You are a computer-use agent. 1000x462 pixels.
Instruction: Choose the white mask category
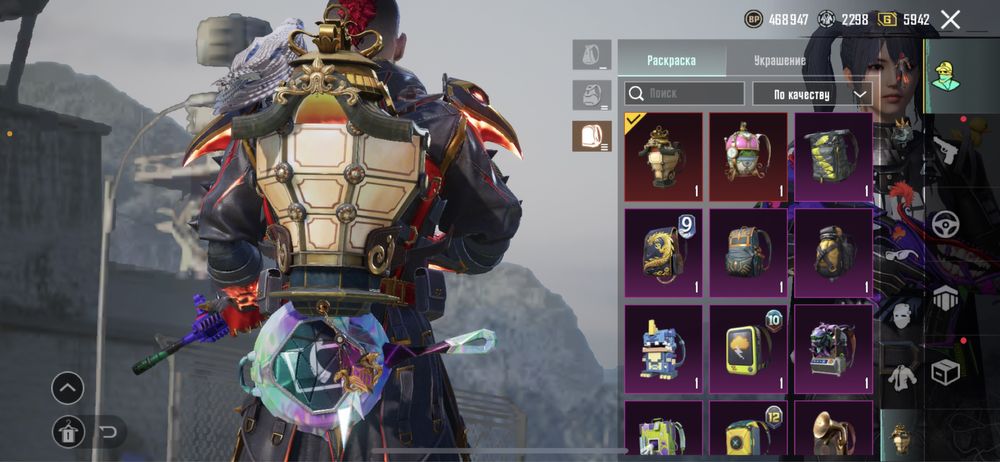click(x=902, y=312)
